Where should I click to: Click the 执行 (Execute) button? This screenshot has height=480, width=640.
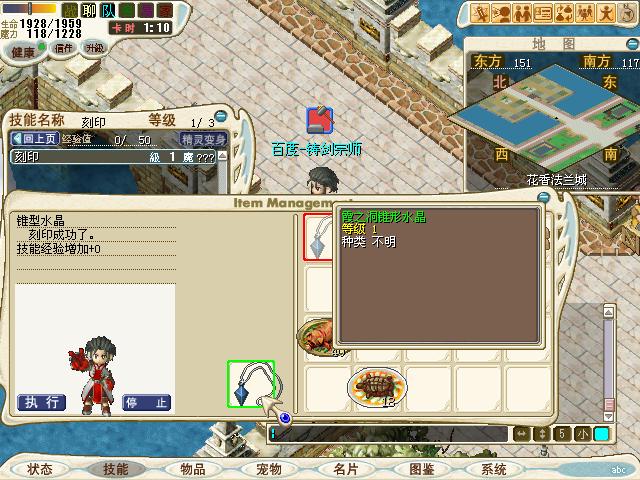click(x=41, y=402)
